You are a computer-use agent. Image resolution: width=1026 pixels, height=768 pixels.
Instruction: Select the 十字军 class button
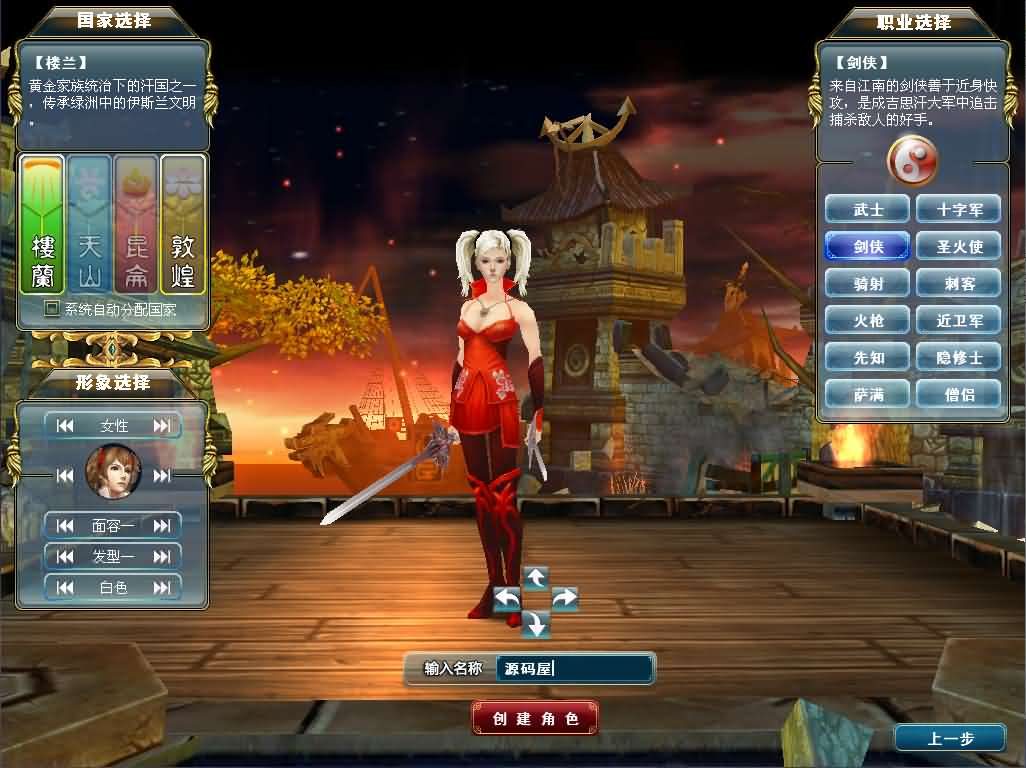[x=958, y=209]
